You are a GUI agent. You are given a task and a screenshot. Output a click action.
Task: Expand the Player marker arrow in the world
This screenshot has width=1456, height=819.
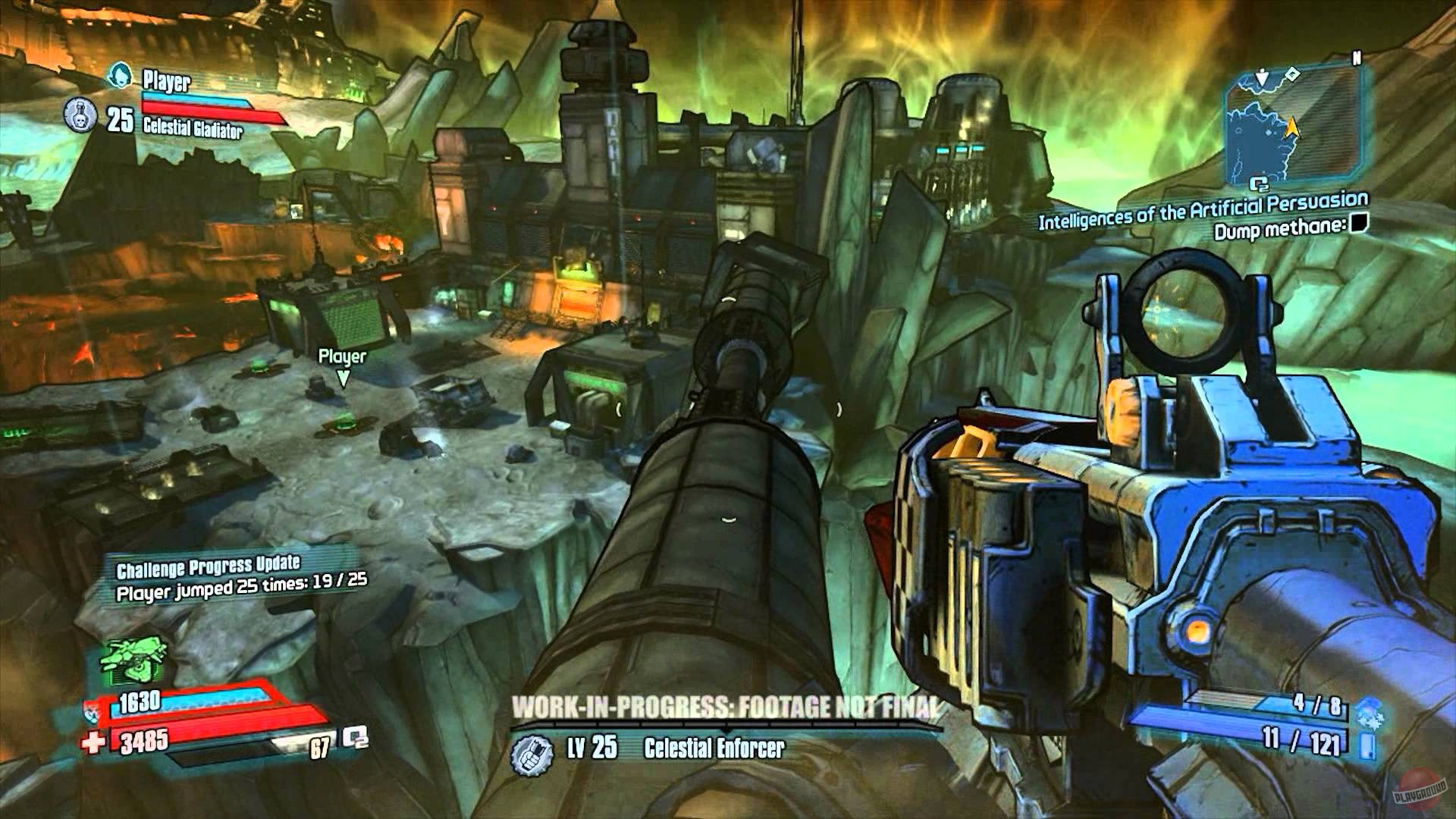coord(344,376)
